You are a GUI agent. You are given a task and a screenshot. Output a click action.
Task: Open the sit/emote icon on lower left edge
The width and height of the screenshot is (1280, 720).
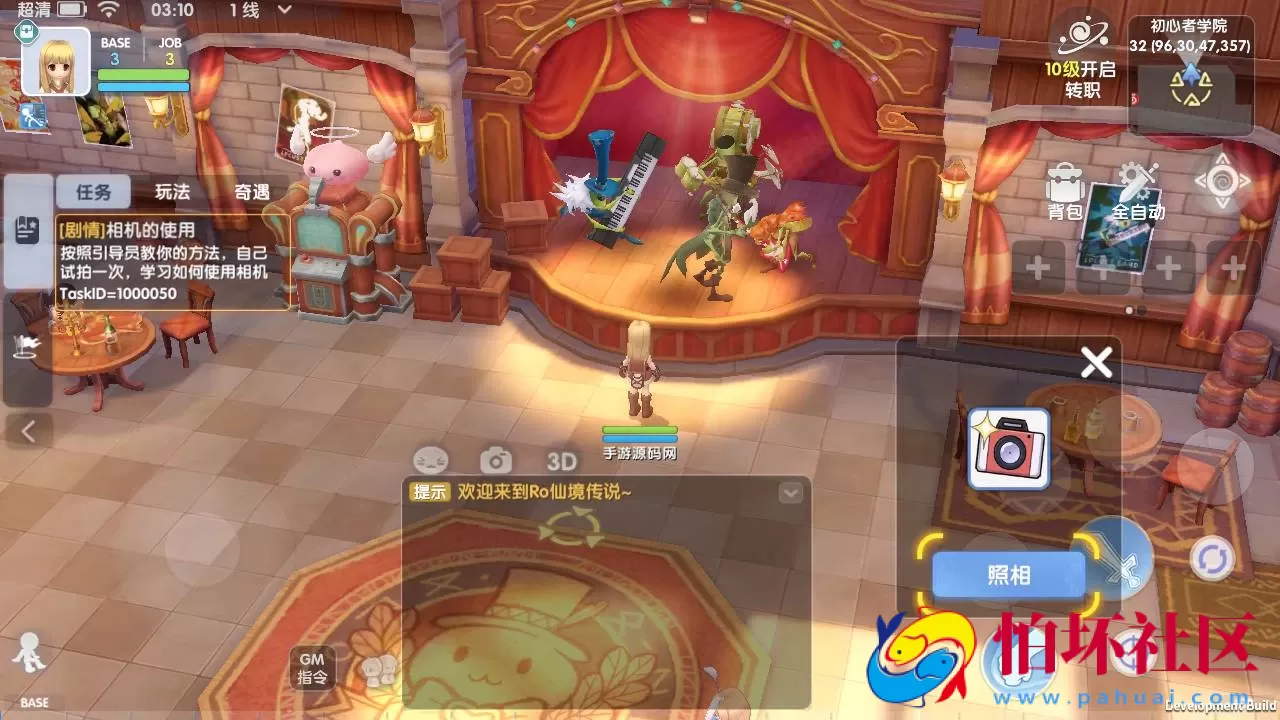click(x=25, y=345)
